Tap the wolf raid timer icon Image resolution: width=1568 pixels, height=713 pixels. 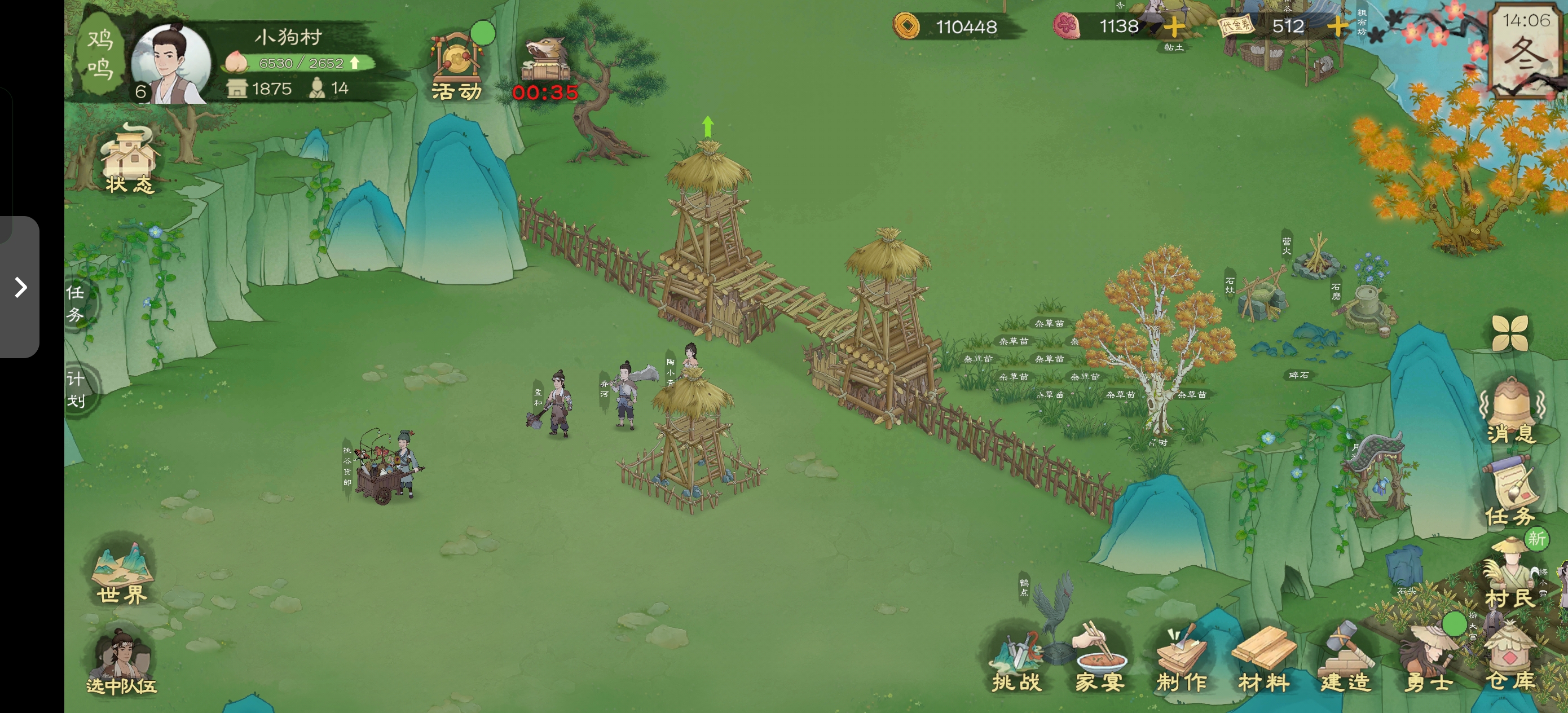coord(545,68)
